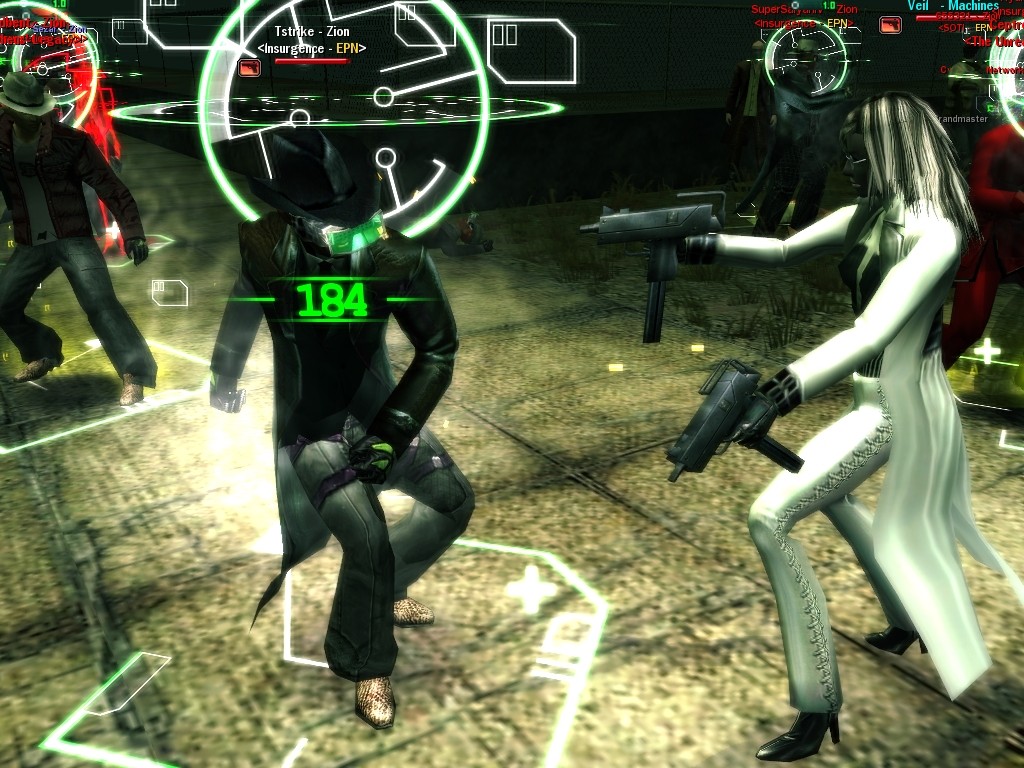Click the red icon left of Veil's nameplate
The height and width of the screenshot is (768, 1024).
890,25
